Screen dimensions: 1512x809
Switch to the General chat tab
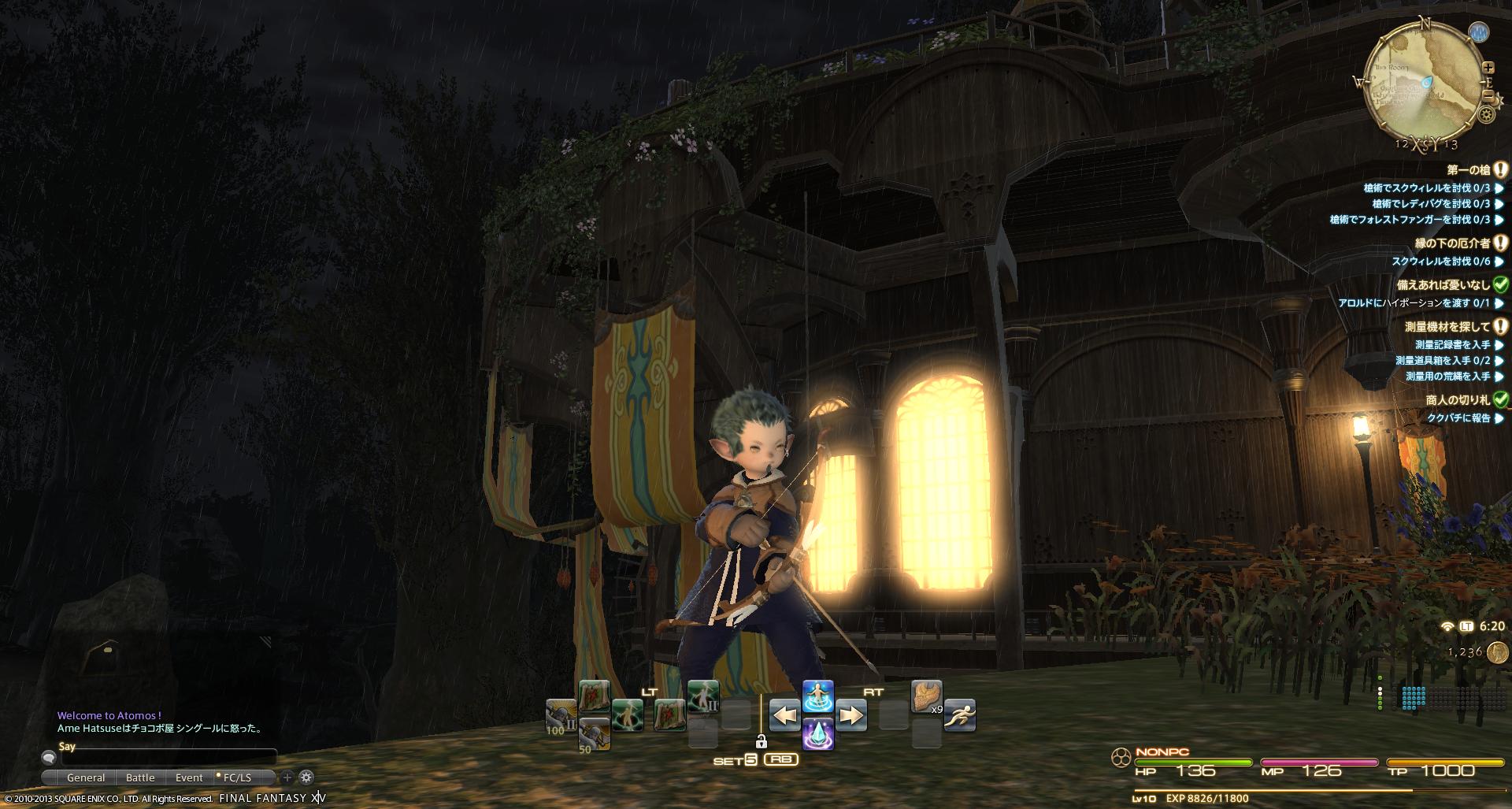coord(86,777)
